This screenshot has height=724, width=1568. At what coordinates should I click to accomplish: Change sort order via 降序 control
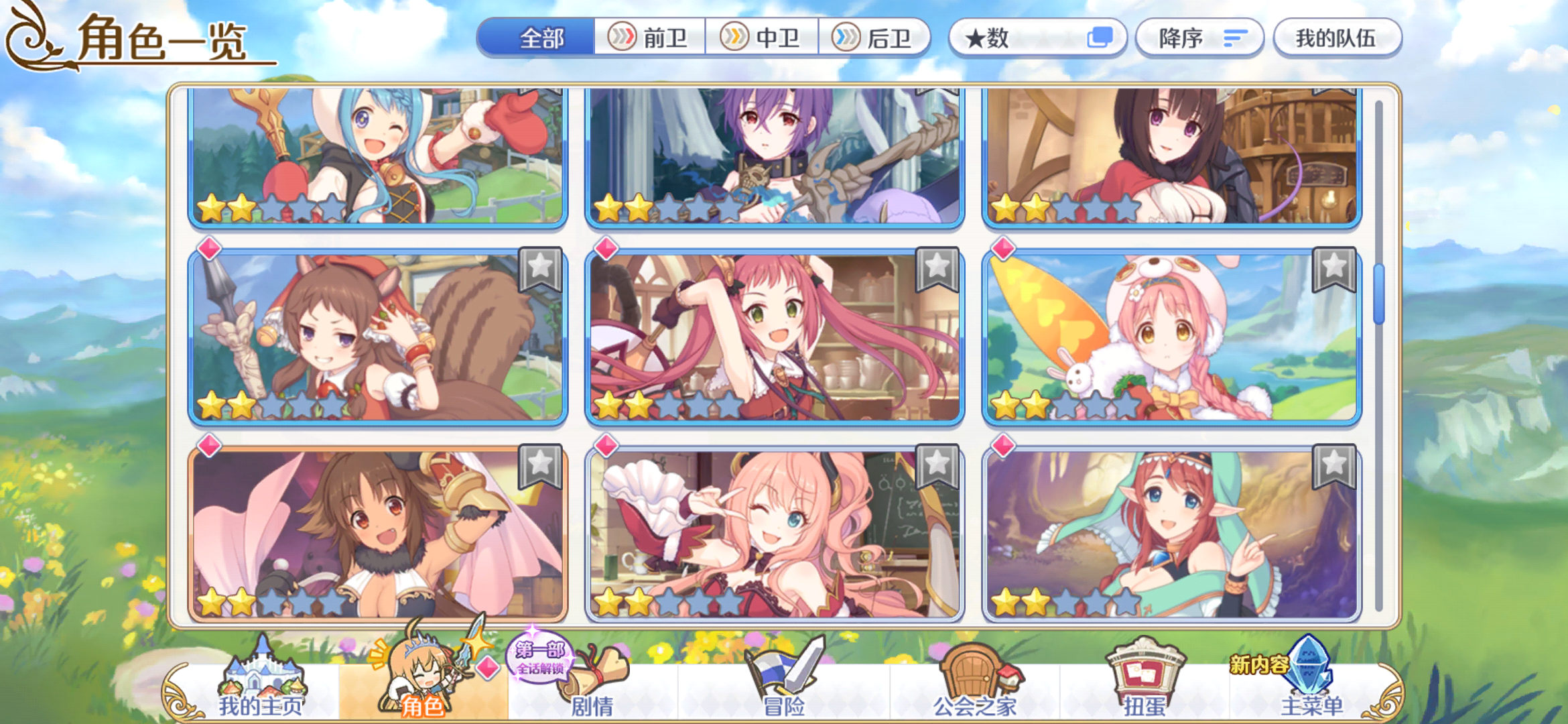[x=1199, y=38]
